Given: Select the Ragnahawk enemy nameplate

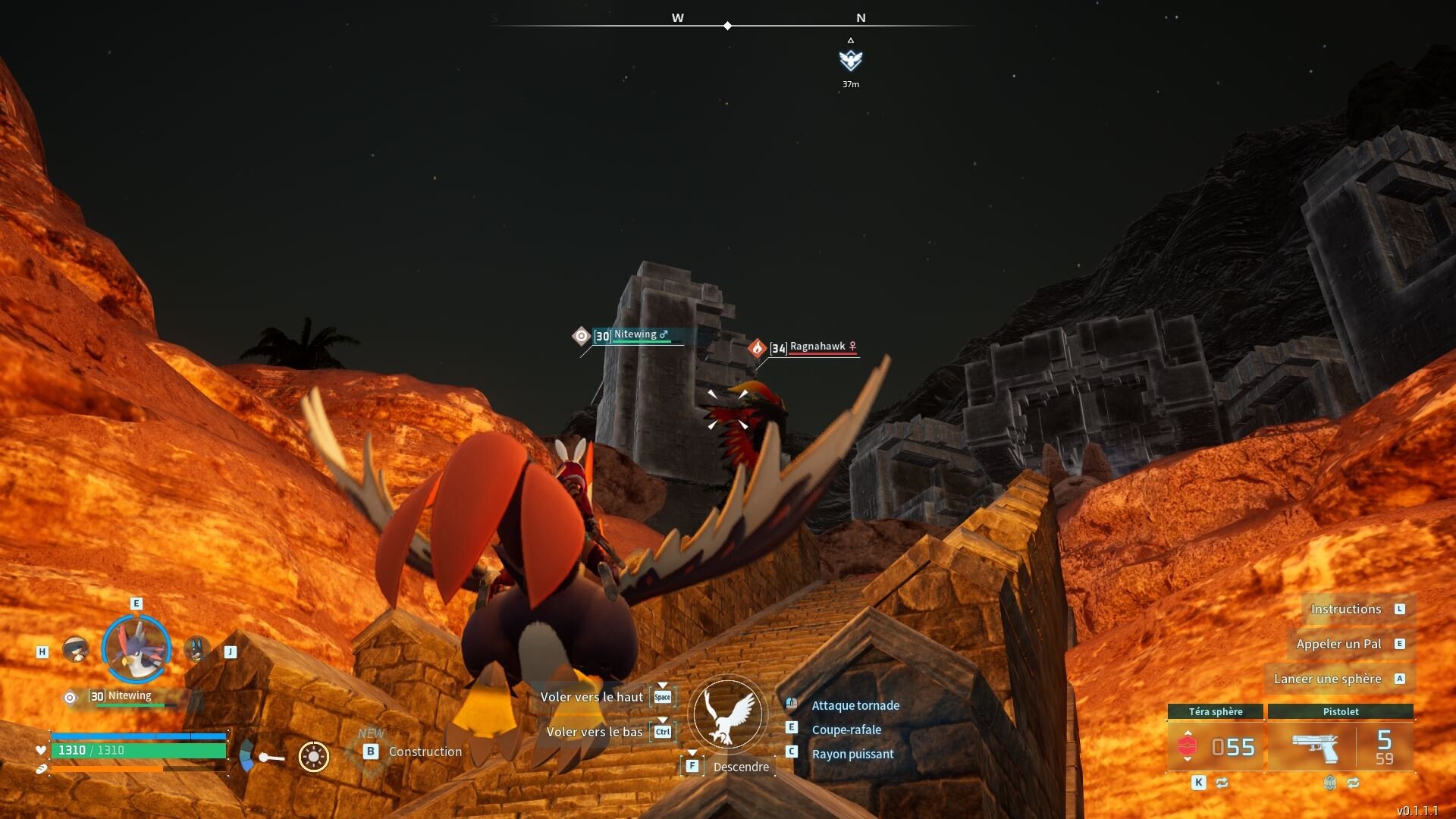Looking at the screenshot, I should (x=815, y=347).
